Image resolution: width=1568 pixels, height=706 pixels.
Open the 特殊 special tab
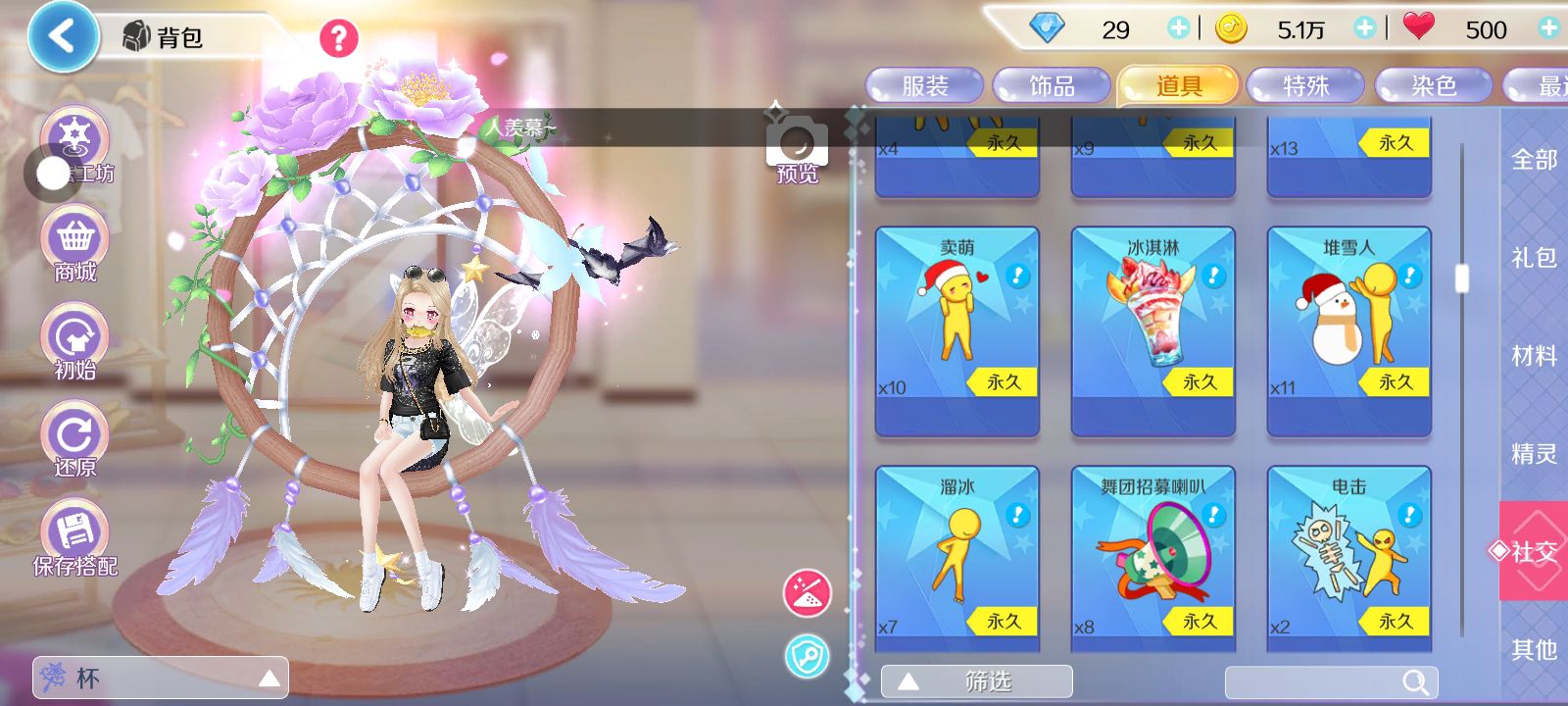[x=1305, y=86]
